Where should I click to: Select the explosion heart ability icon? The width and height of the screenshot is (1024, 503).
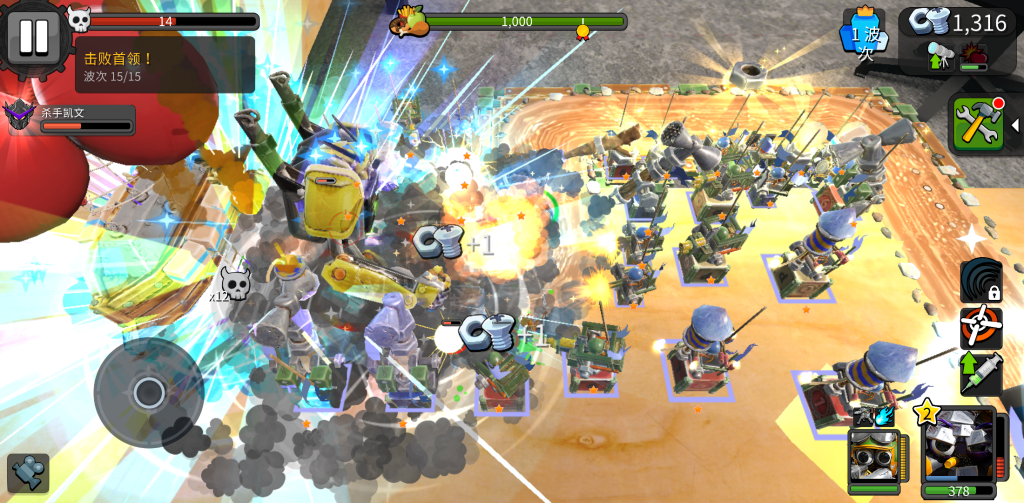(974, 56)
